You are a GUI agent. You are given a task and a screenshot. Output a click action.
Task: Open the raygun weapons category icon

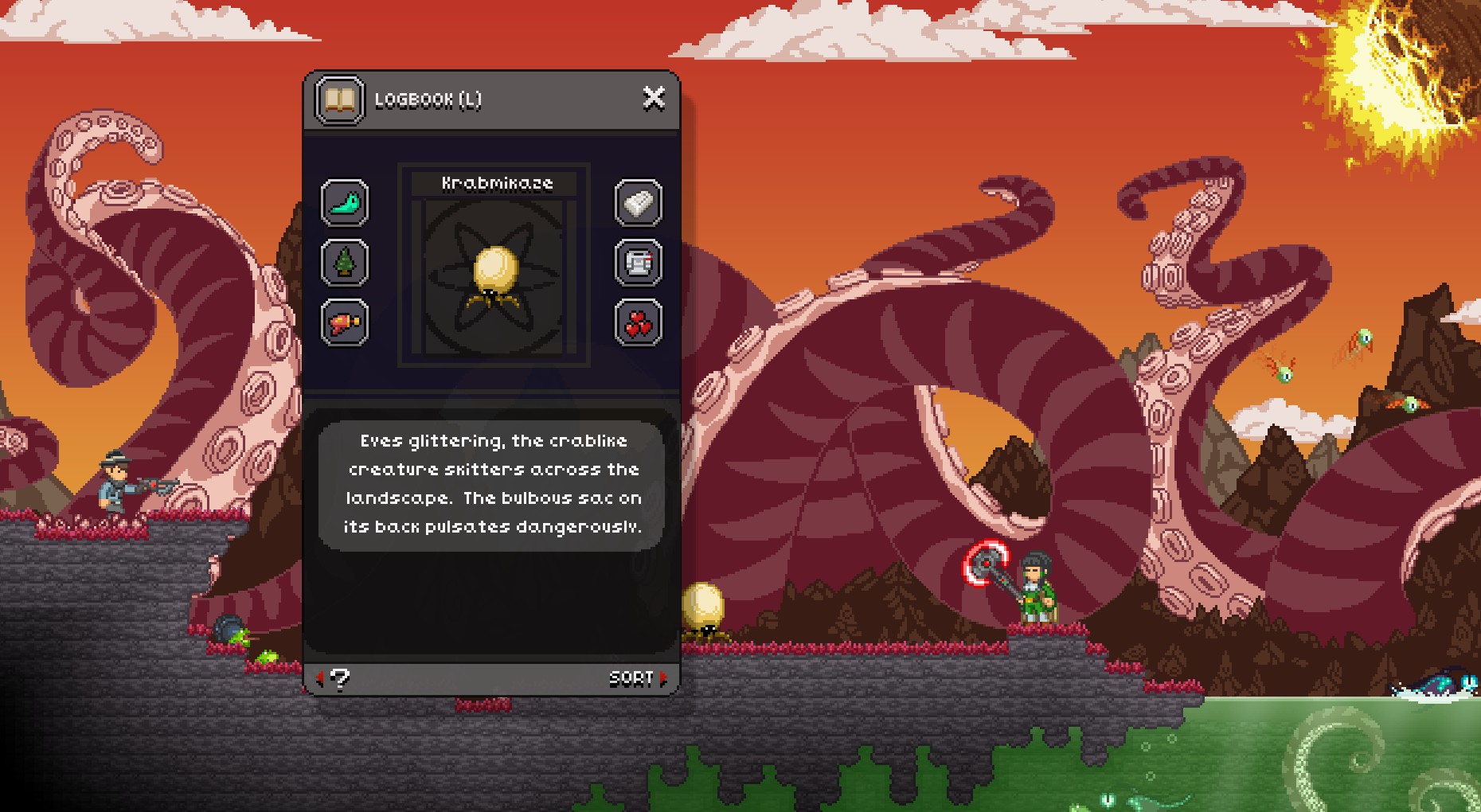pyautogui.click(x=345, y=322)
